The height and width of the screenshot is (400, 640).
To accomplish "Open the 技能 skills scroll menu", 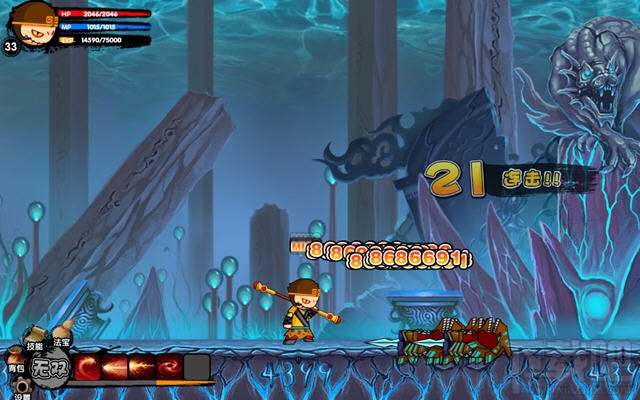I will tap(35, 338).
